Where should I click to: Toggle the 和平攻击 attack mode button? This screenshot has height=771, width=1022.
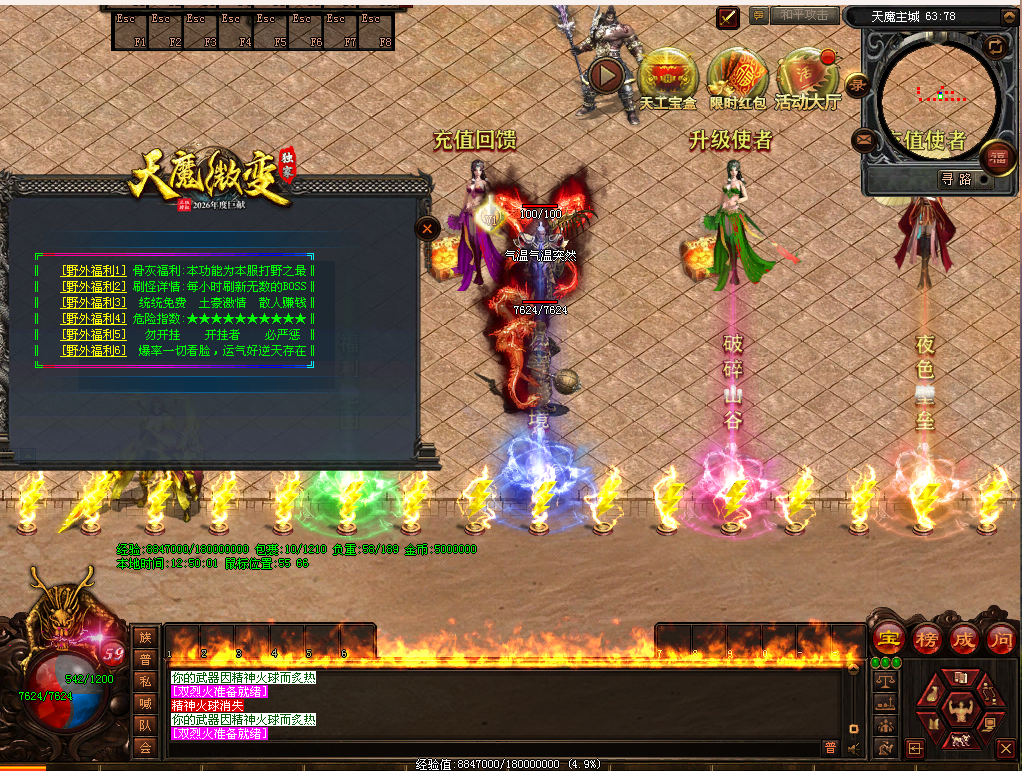[804, 16]
